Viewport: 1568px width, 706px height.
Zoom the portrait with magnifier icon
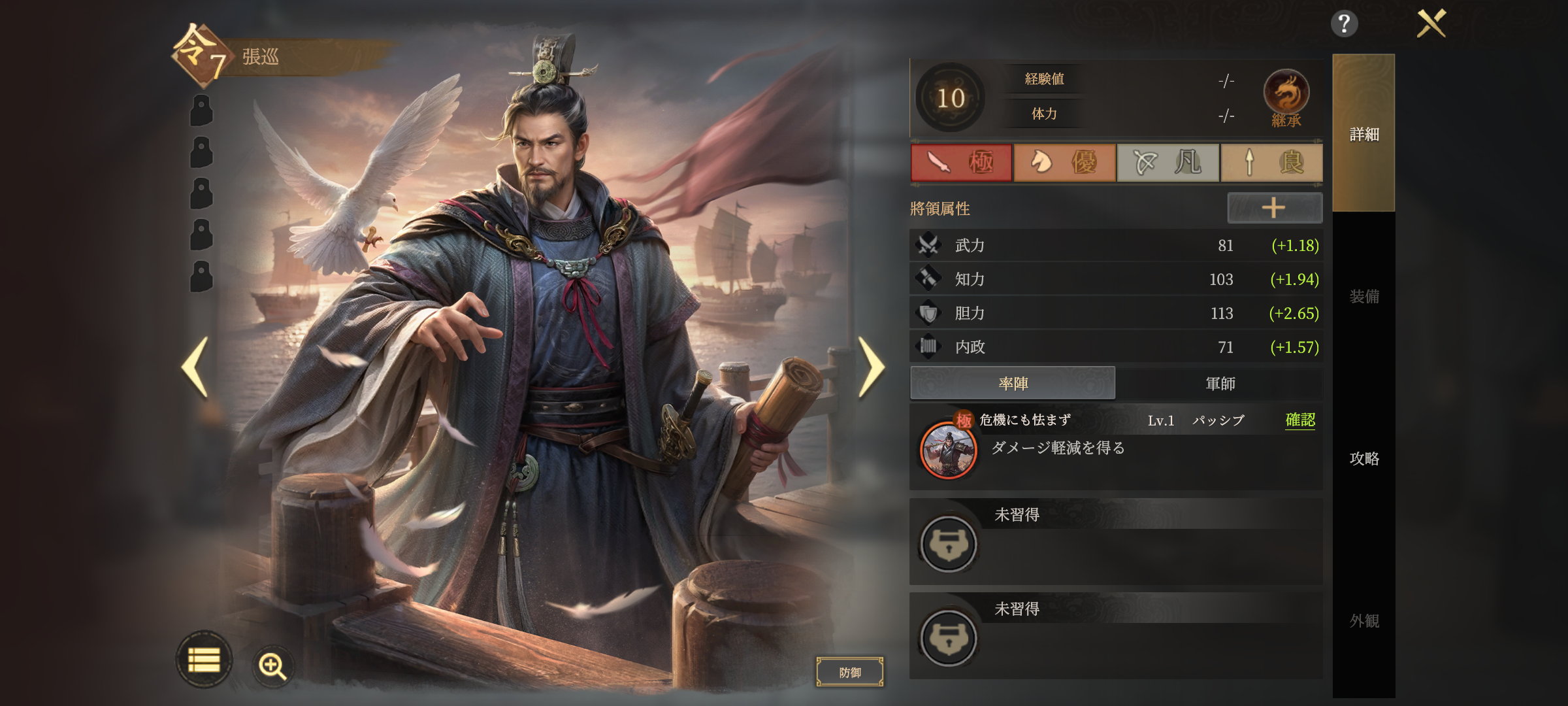tap(272, 665)
